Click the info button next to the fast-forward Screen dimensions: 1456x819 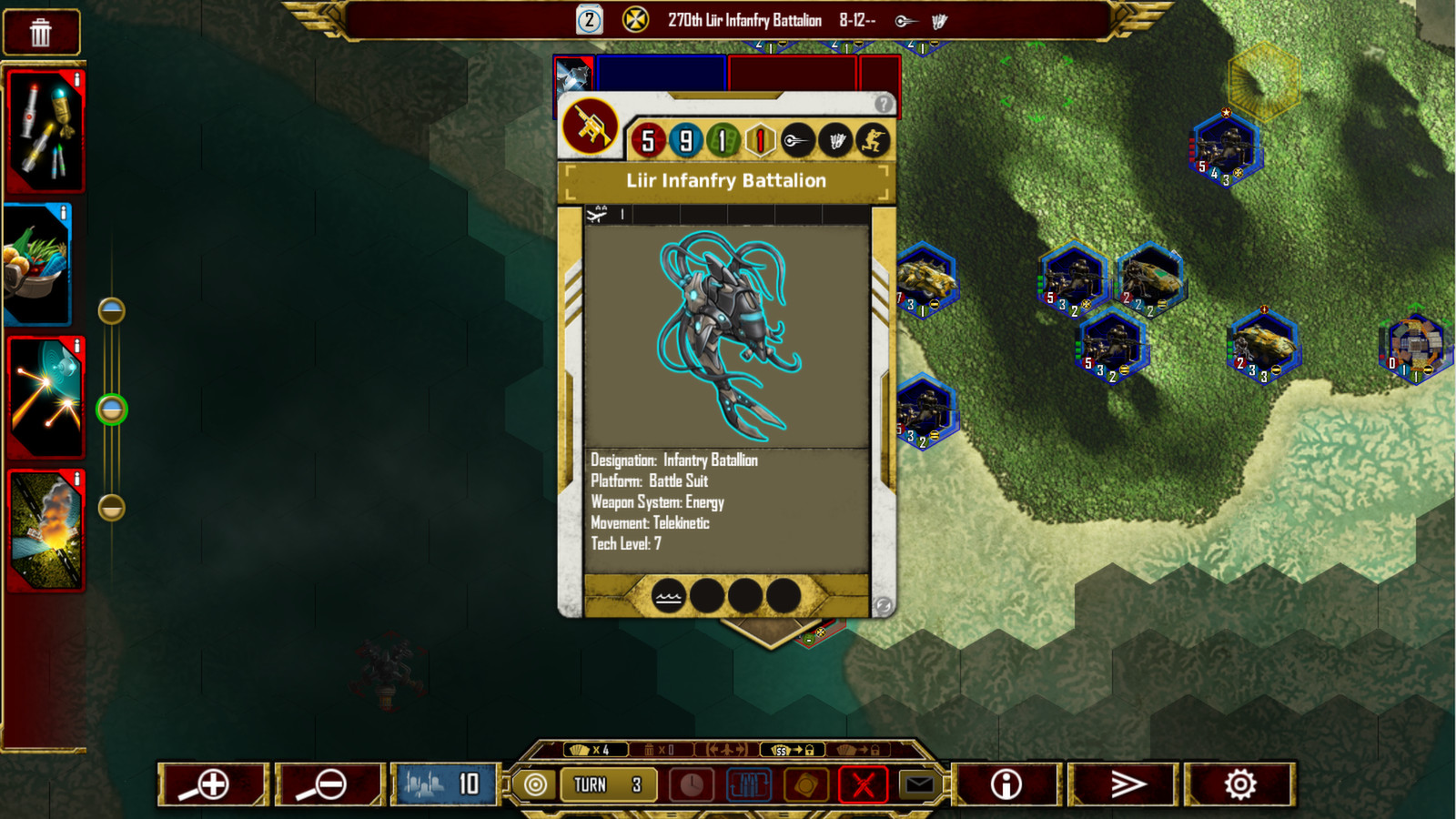click(x=1006, y=784)
